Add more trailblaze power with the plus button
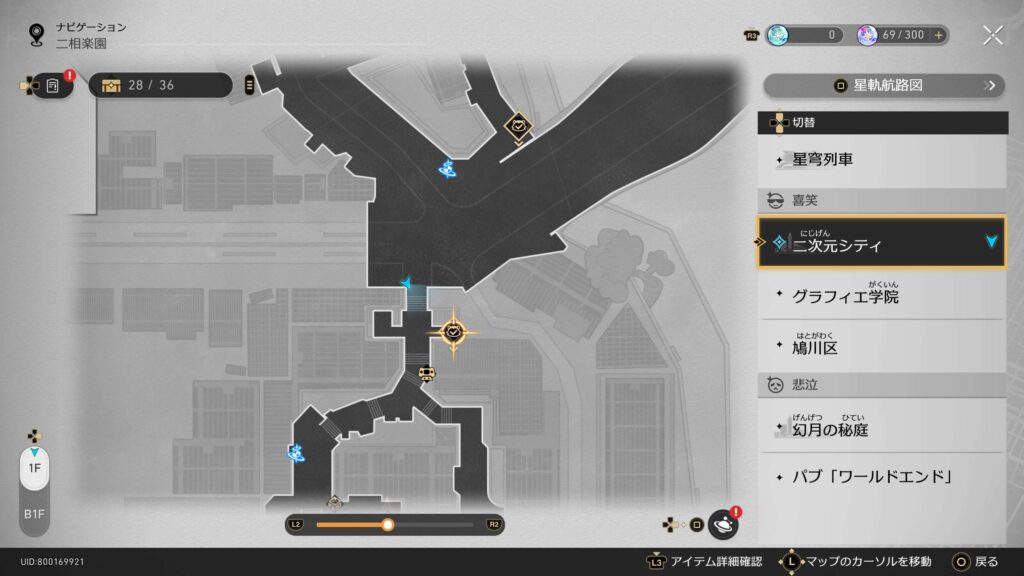 click(939, 35)
